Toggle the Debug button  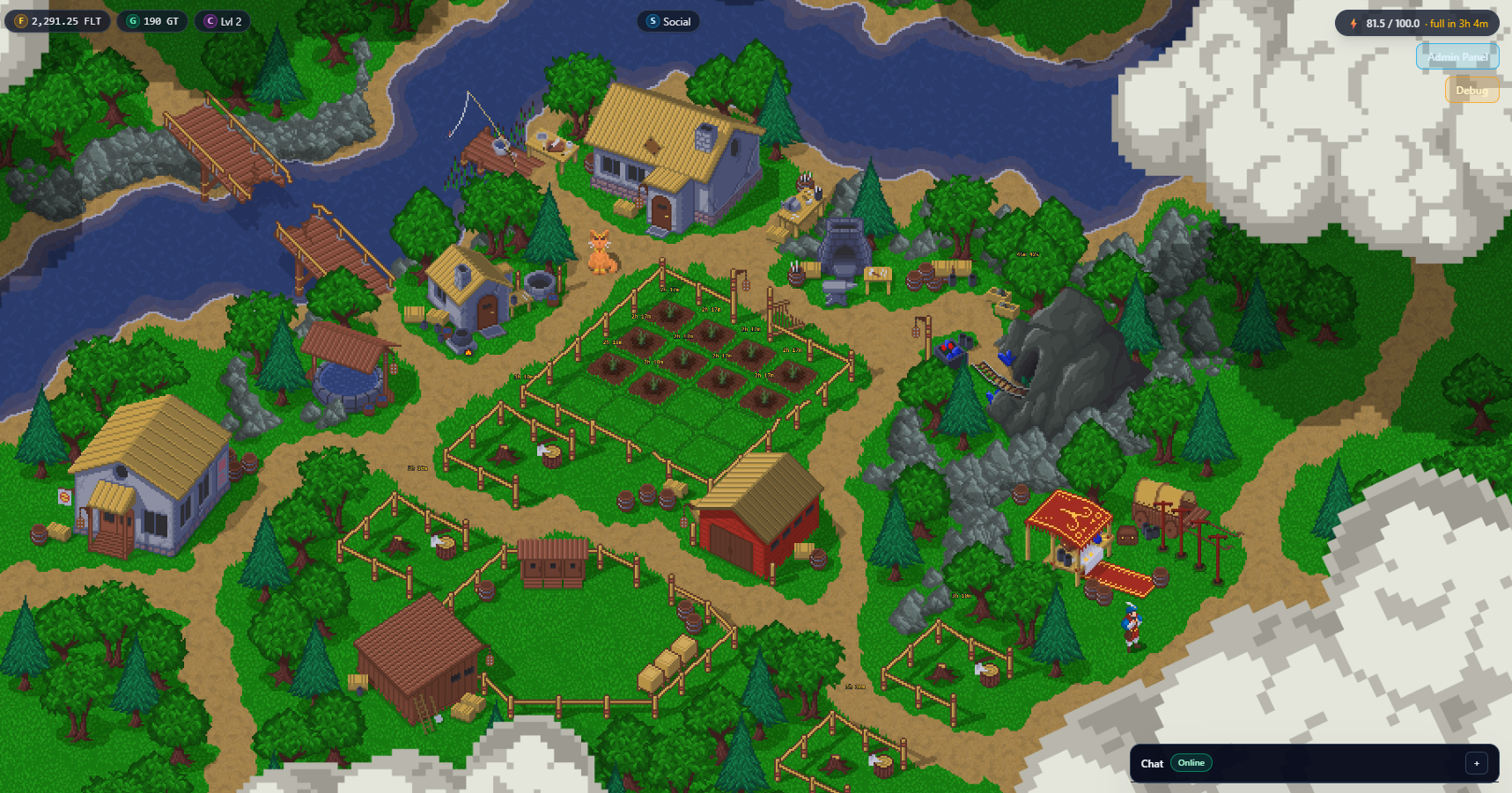(x=1471, y=91)
